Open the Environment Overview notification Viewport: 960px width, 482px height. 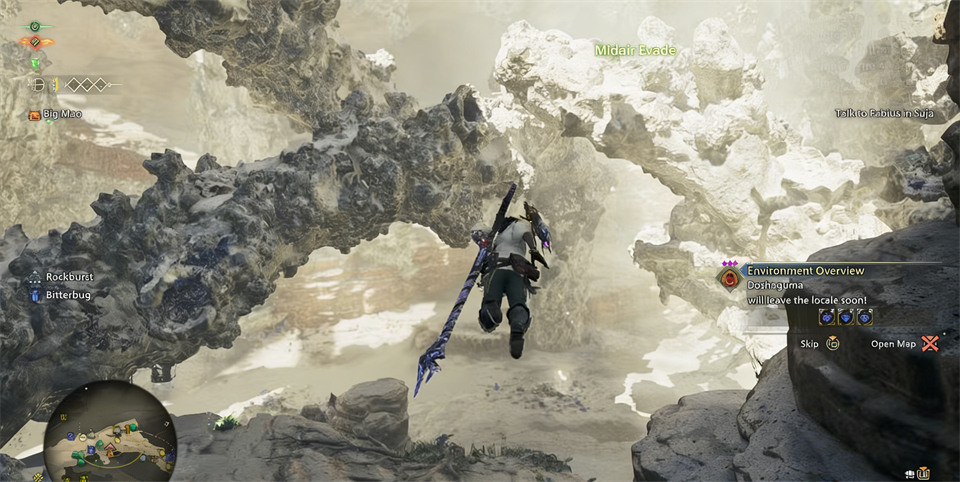[806, 270]
